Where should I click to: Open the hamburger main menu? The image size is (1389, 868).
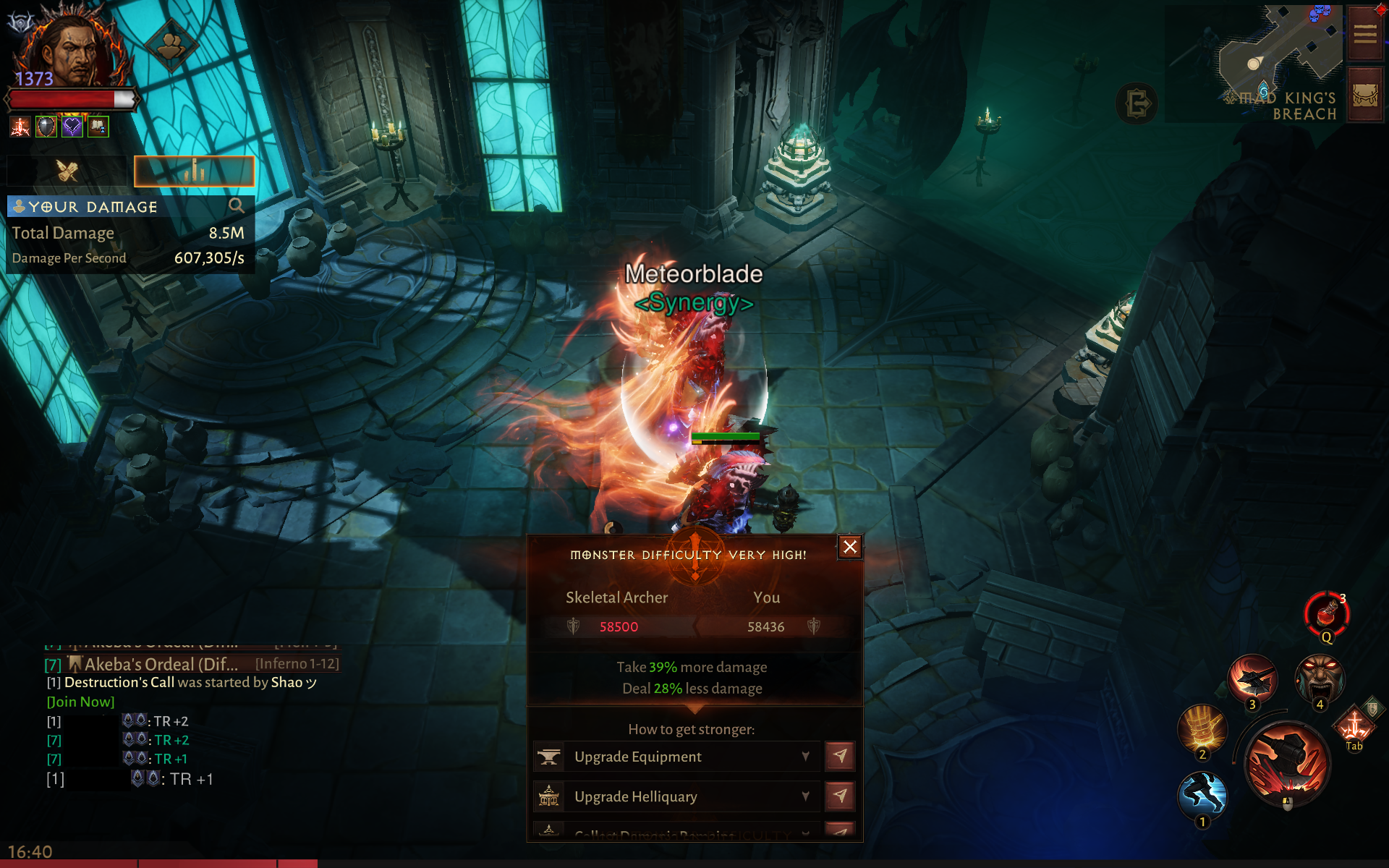tap(1365, 34)
